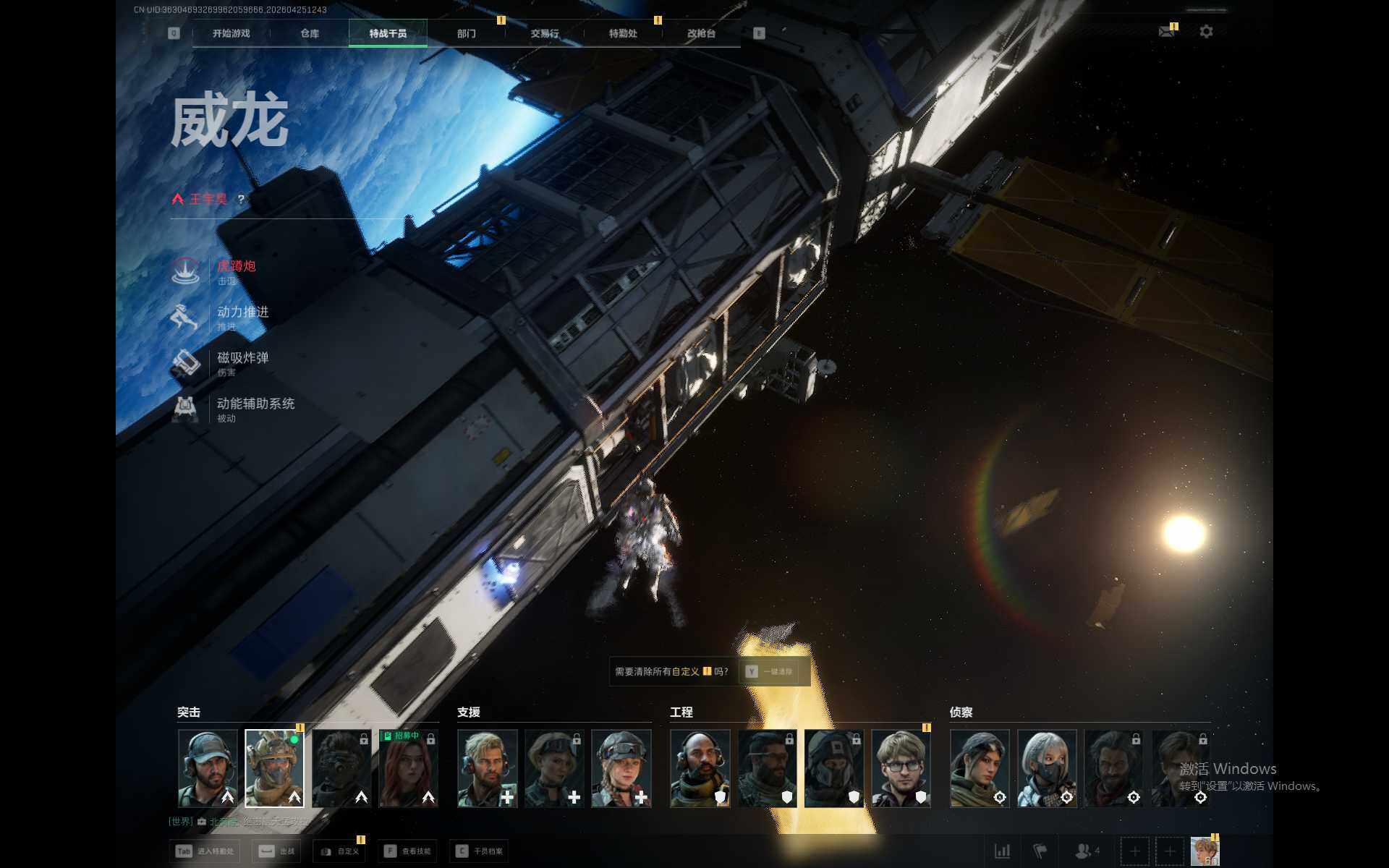Select the masked white-haired recon operator

1047,768
